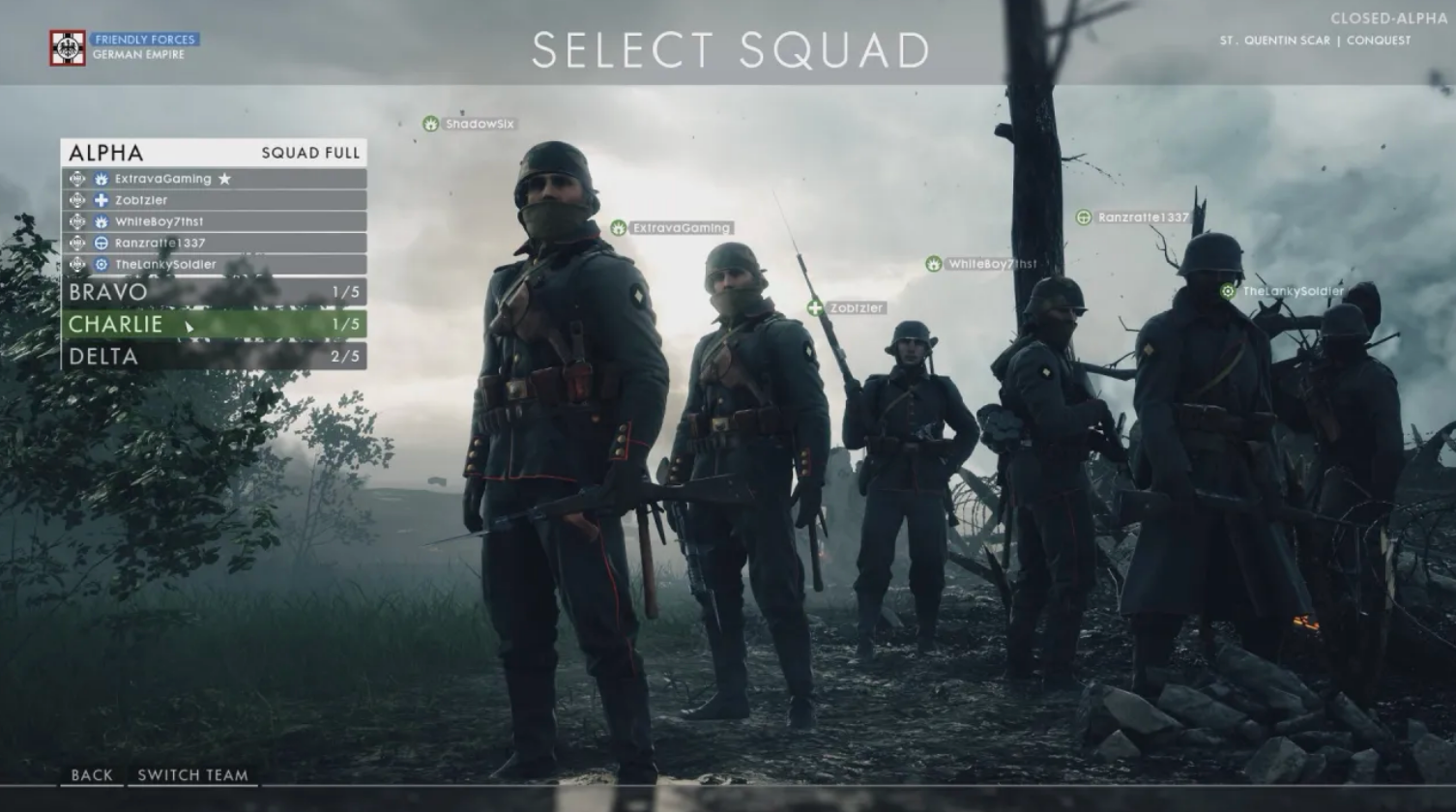This screenshot has height=812, width=1456.
Task: Select the class gear icon for TheLankySoldier
Action: [x=102, y=264]
